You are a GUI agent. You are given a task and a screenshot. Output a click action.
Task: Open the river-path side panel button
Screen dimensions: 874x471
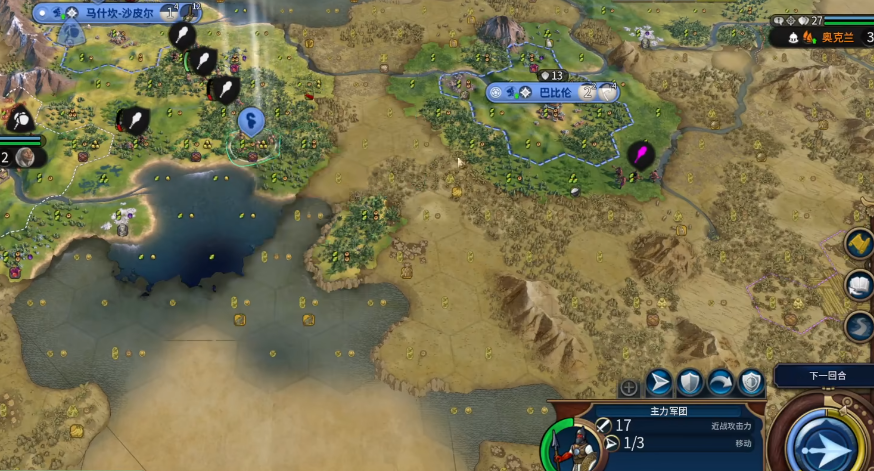click(859, 327)
